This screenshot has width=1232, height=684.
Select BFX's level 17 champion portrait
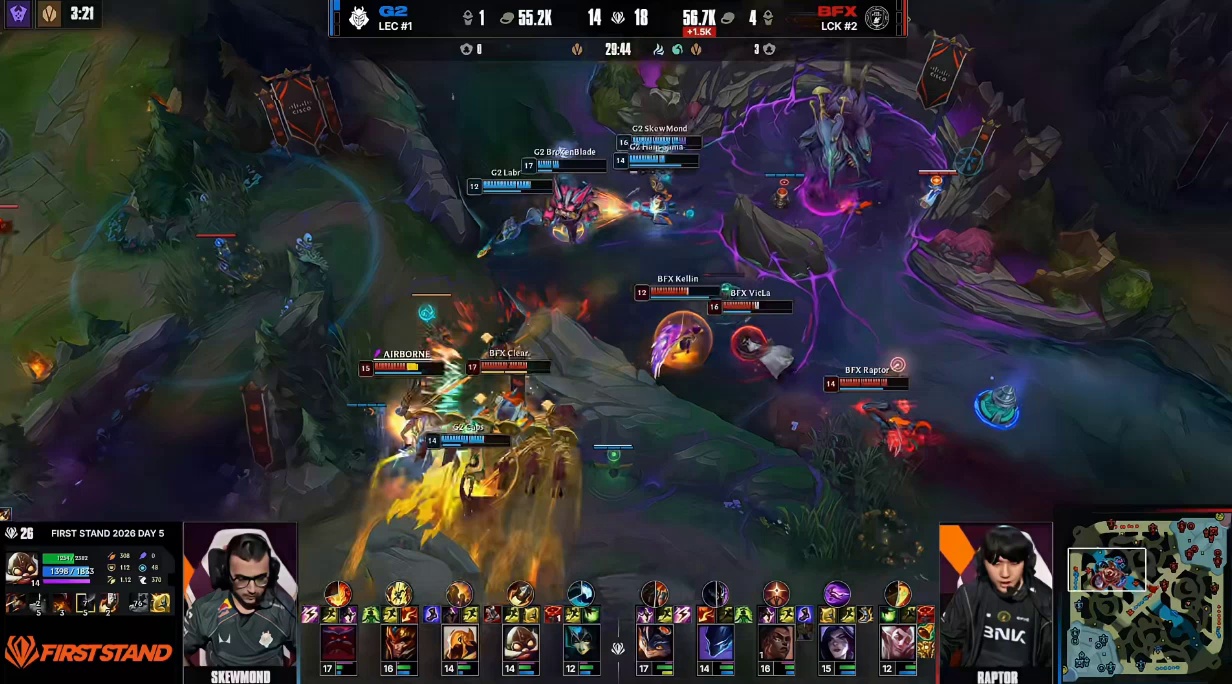[655, 643]
